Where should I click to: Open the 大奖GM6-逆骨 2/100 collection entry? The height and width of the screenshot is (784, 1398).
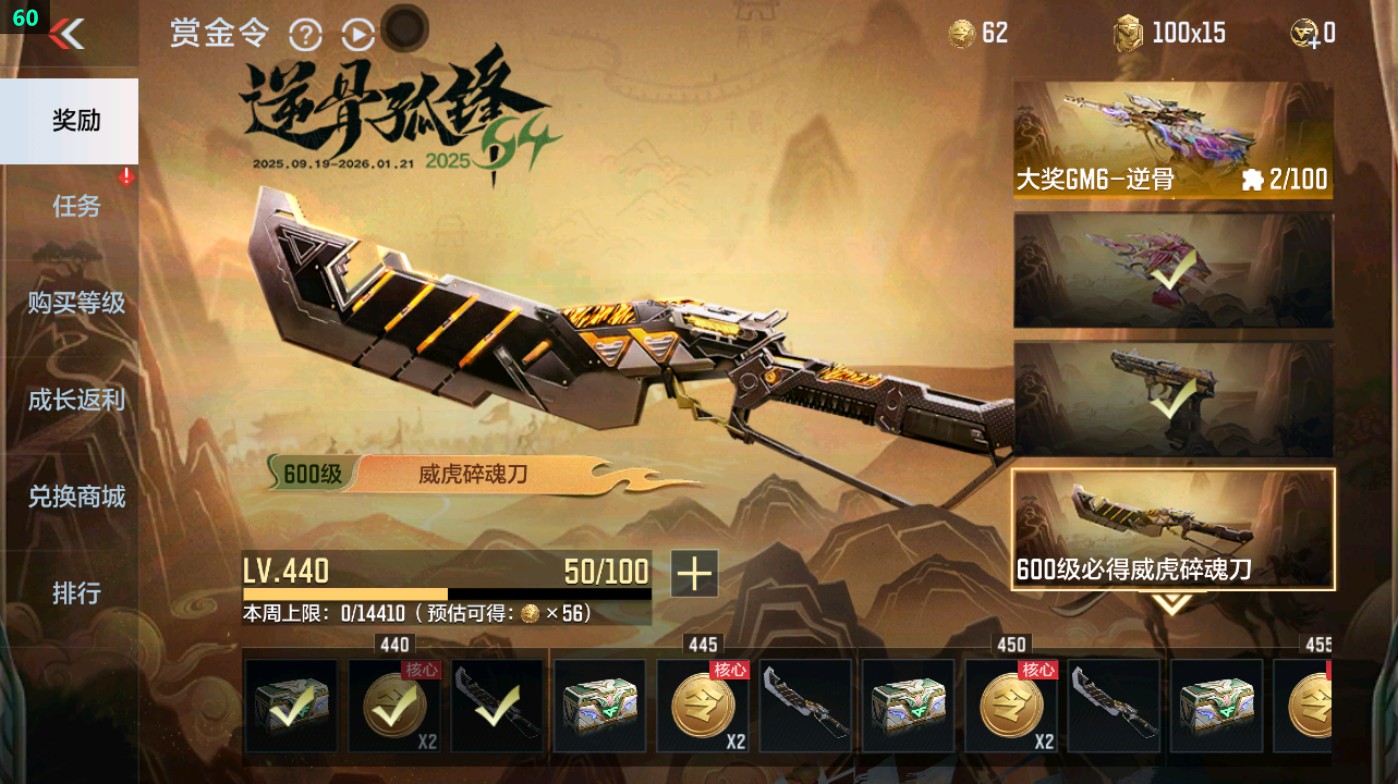(1173, 138)
